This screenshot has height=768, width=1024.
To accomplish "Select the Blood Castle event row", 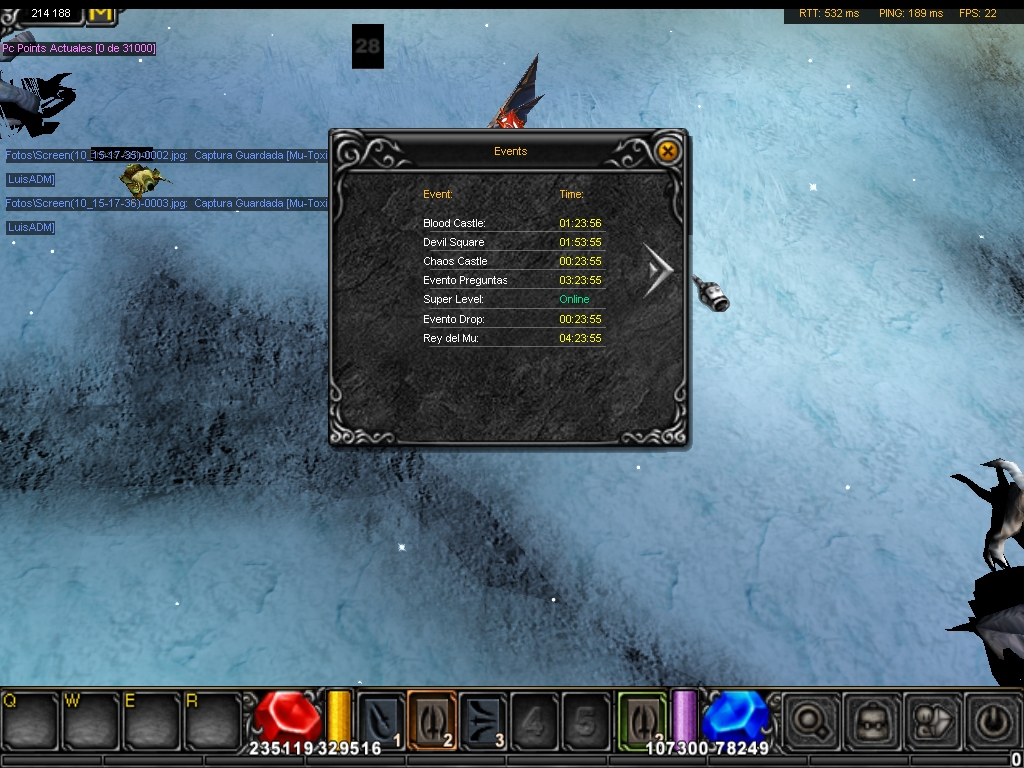I will [x=512, y=223].
